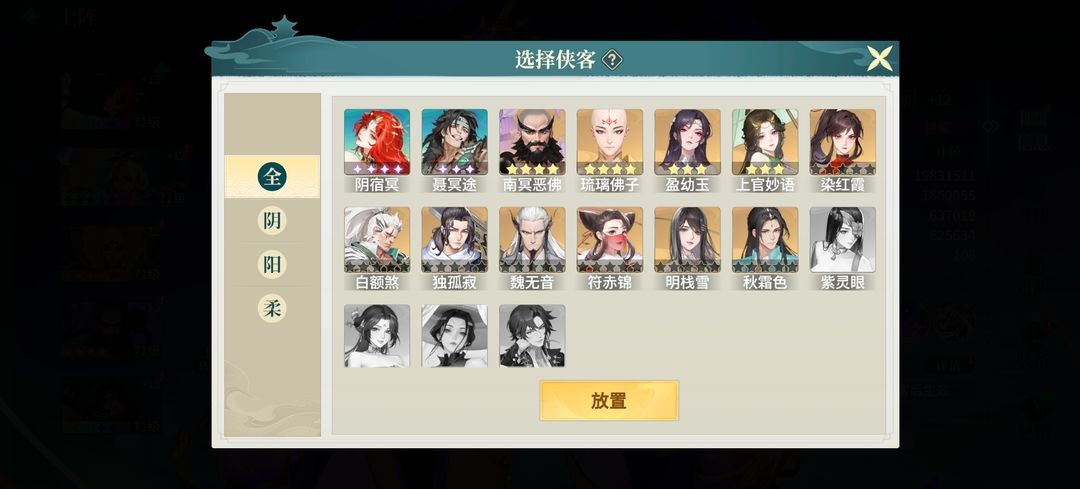1080x489 pixels.
Task: Pick hero 染红霞
Action: pyautogui.click(x=842, y=143)
